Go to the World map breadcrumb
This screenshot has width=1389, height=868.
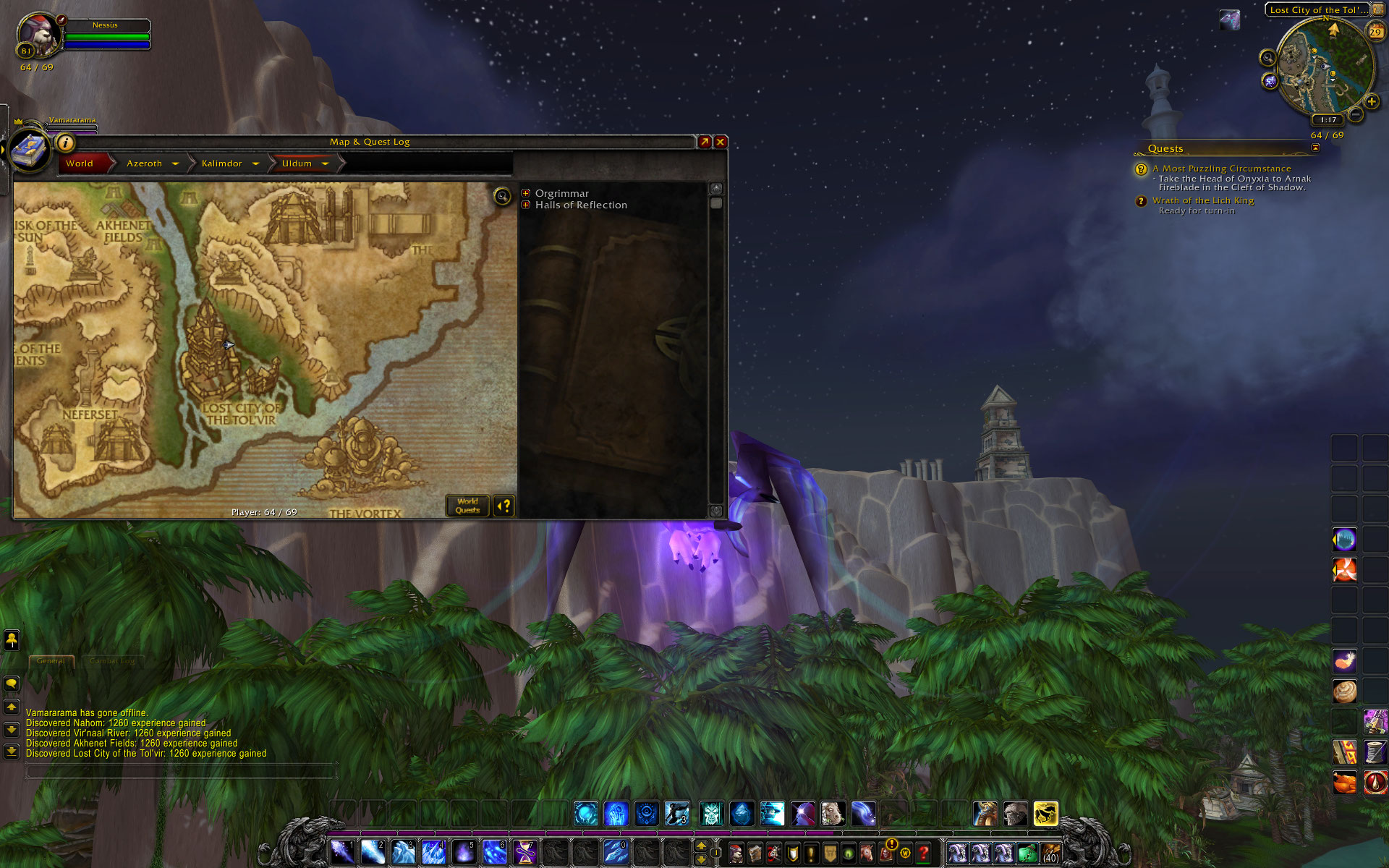(80, 163)
